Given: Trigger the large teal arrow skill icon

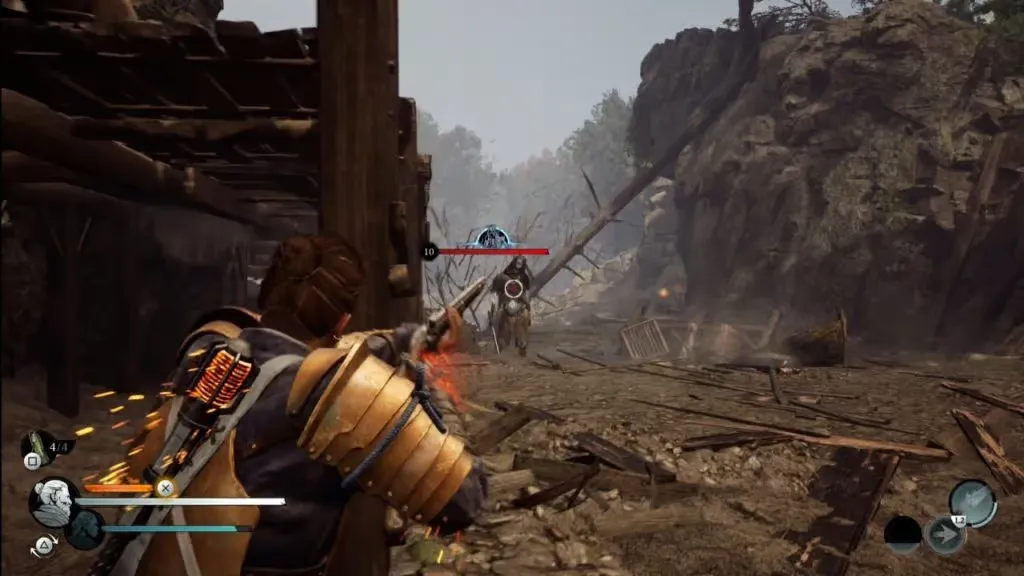Looking at the screenshot, I should click(972, 502).
